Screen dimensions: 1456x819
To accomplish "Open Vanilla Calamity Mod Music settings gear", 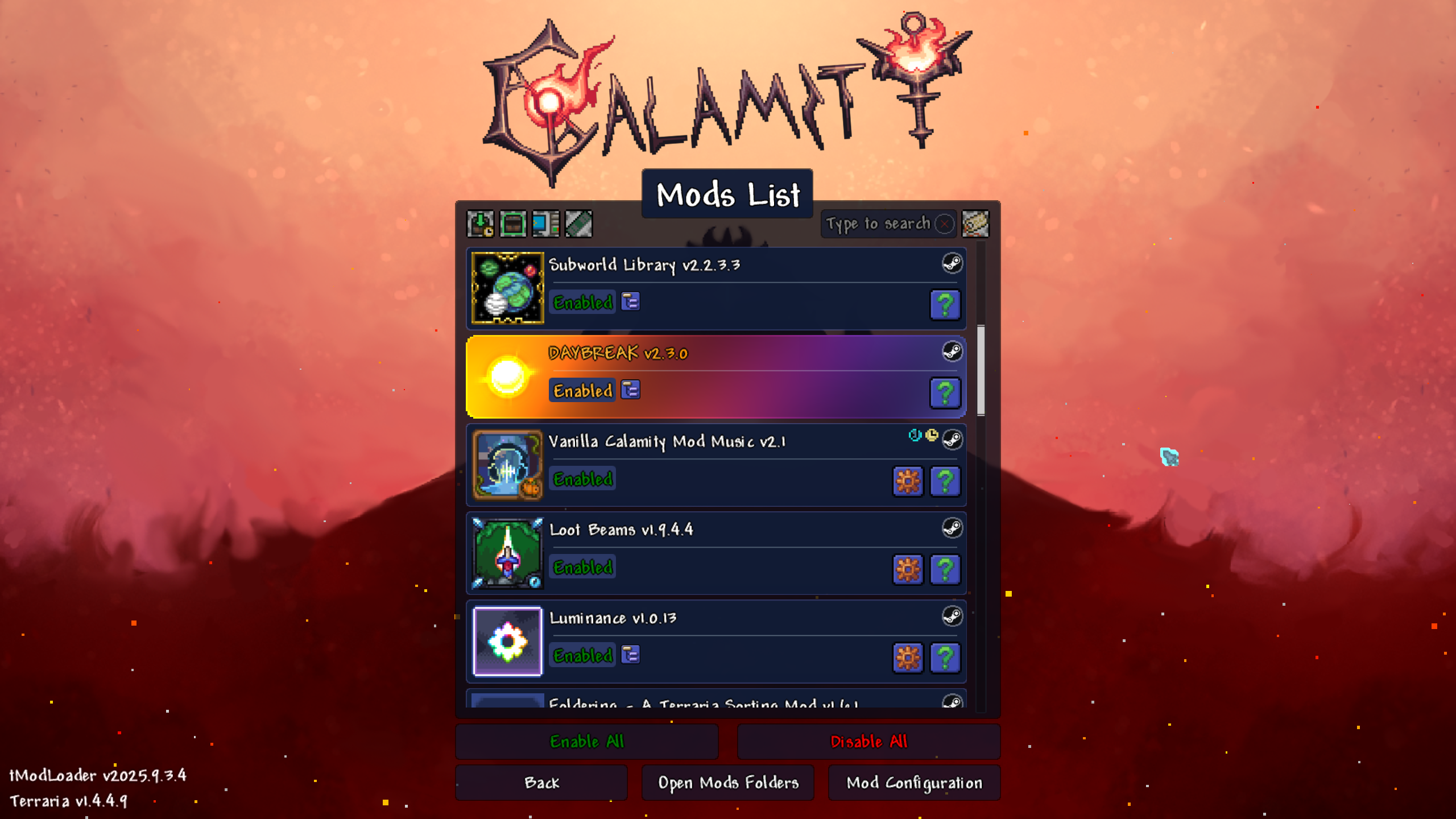I will pyautogui.click(x=908, y=481).
